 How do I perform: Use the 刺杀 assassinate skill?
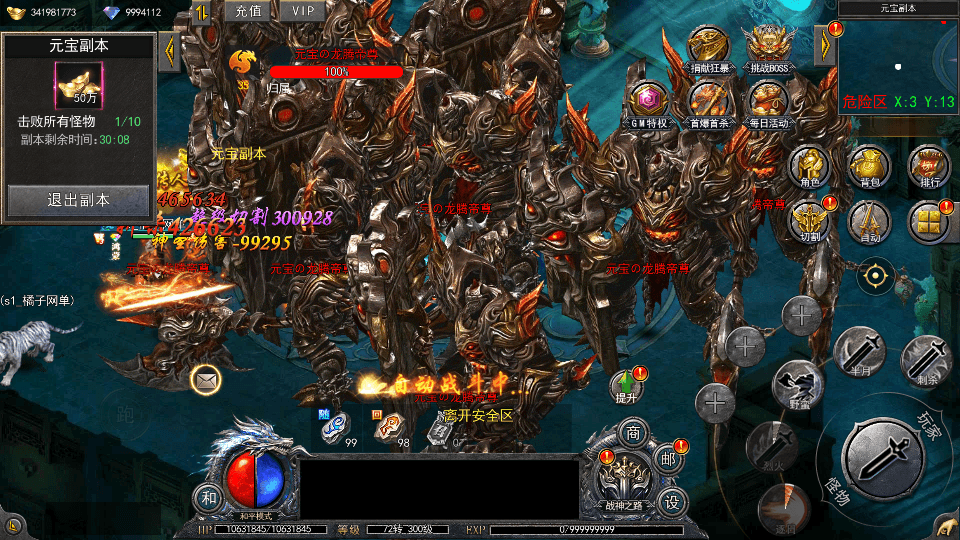click(926, 358)
